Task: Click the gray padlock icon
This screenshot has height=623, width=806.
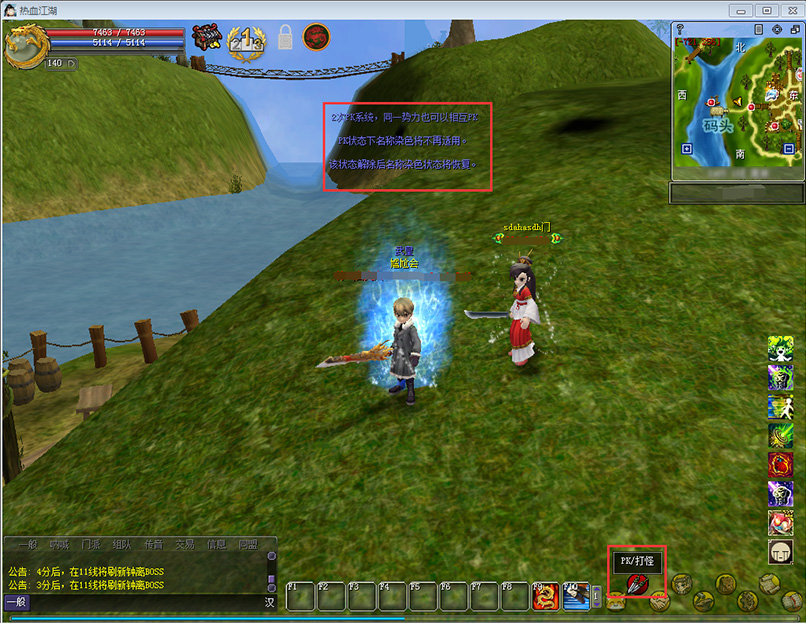Action: 285,38
